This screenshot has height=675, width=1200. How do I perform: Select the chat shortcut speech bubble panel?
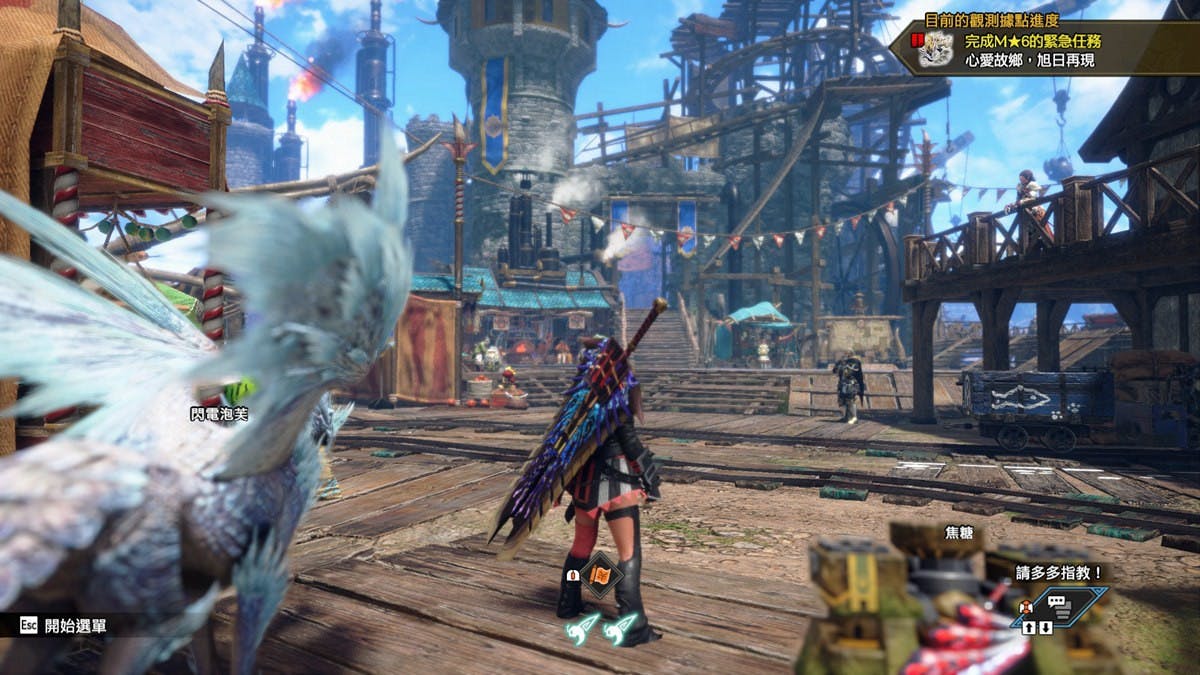1063,605
